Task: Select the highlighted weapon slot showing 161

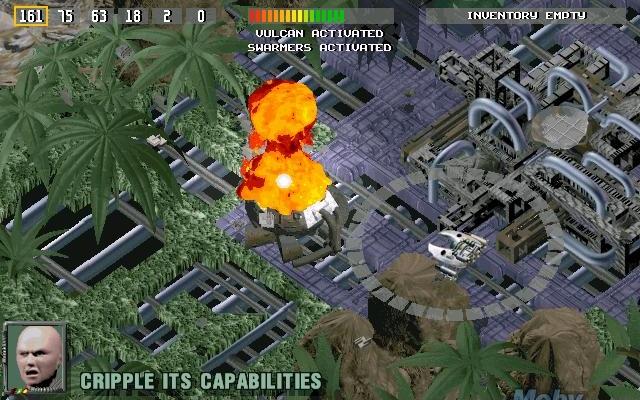Action: pos(32,16)
